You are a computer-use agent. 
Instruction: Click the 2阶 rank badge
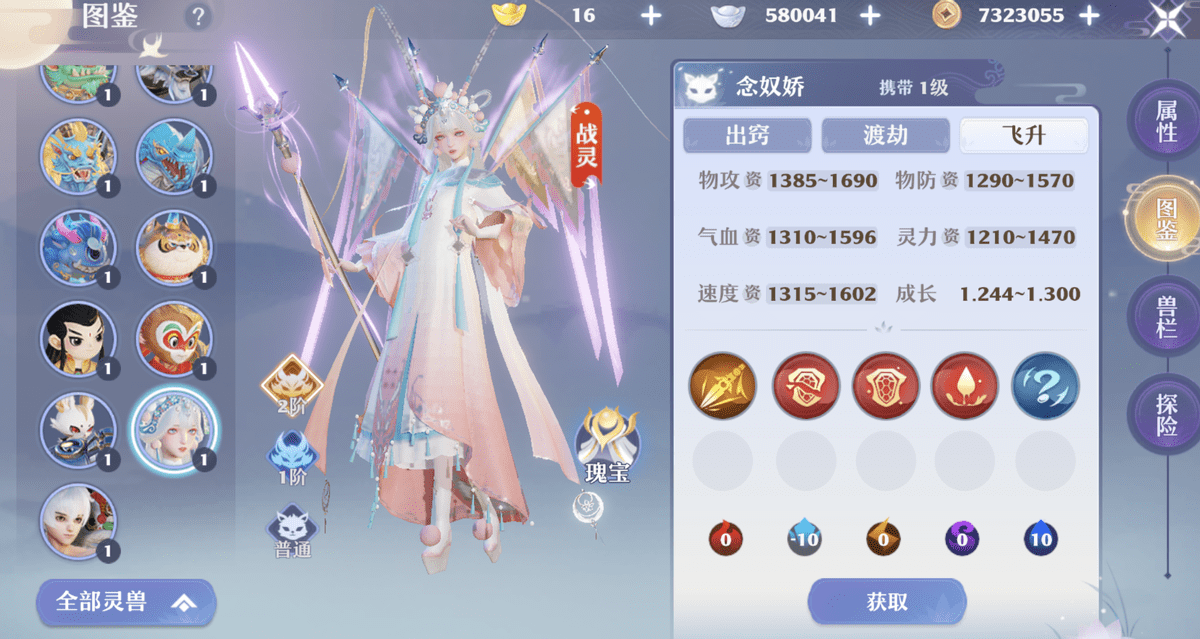291,385
